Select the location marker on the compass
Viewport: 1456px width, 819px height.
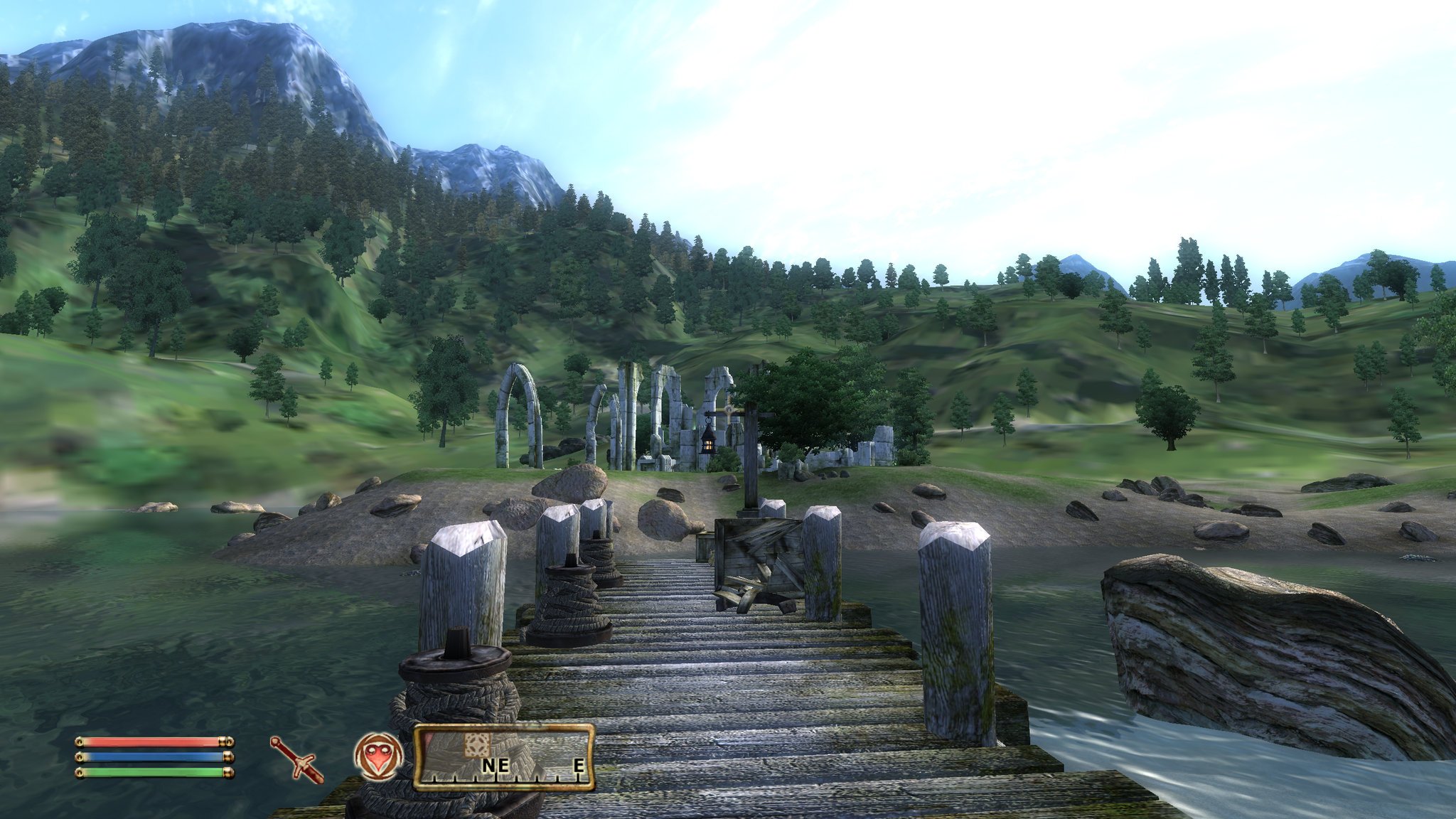478,745
